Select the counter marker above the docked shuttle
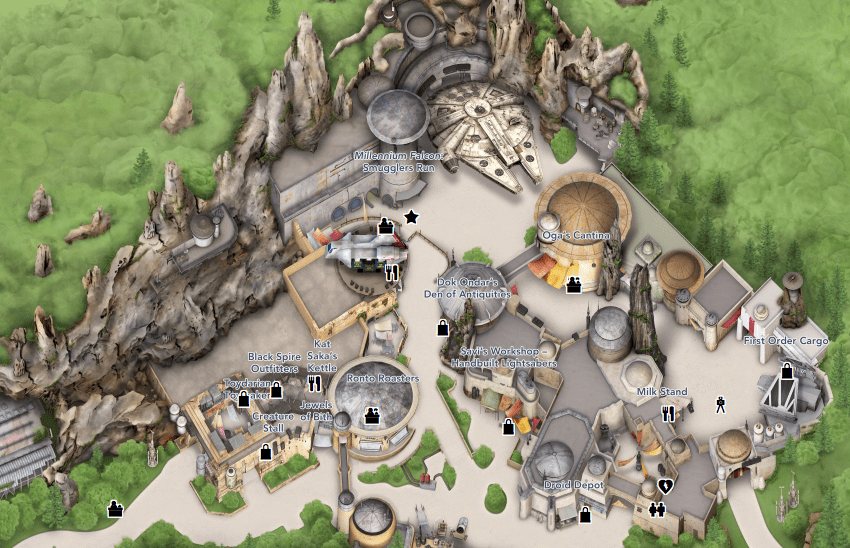 point(384,226)
